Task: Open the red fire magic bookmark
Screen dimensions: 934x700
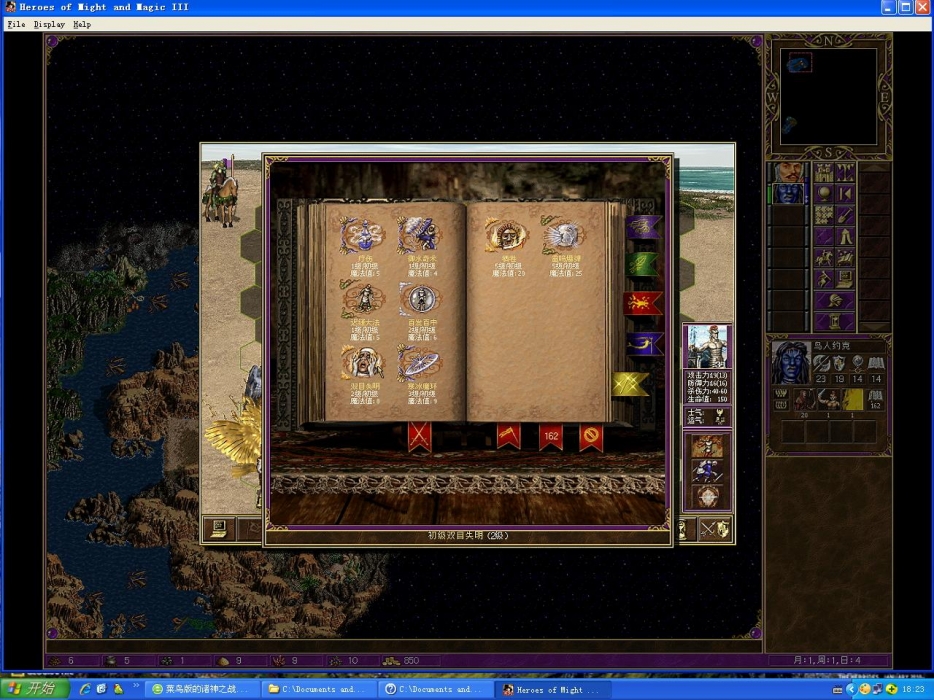Action: (643, 303)
